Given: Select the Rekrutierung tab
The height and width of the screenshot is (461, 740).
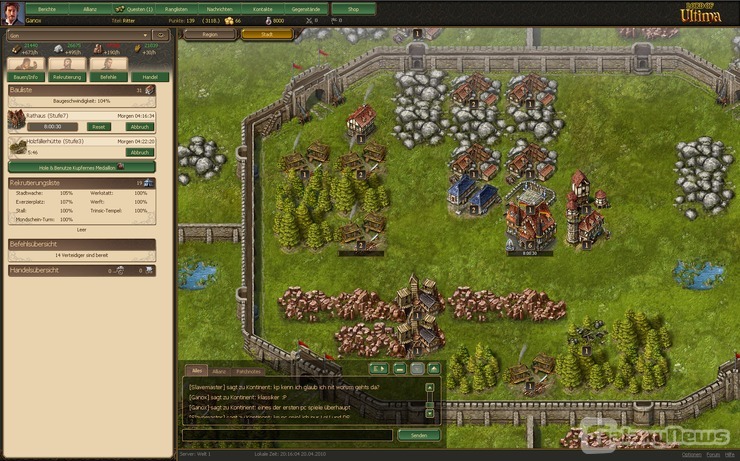Looking at the screenshot, I should pyautogui.click(x=67, y=76).
